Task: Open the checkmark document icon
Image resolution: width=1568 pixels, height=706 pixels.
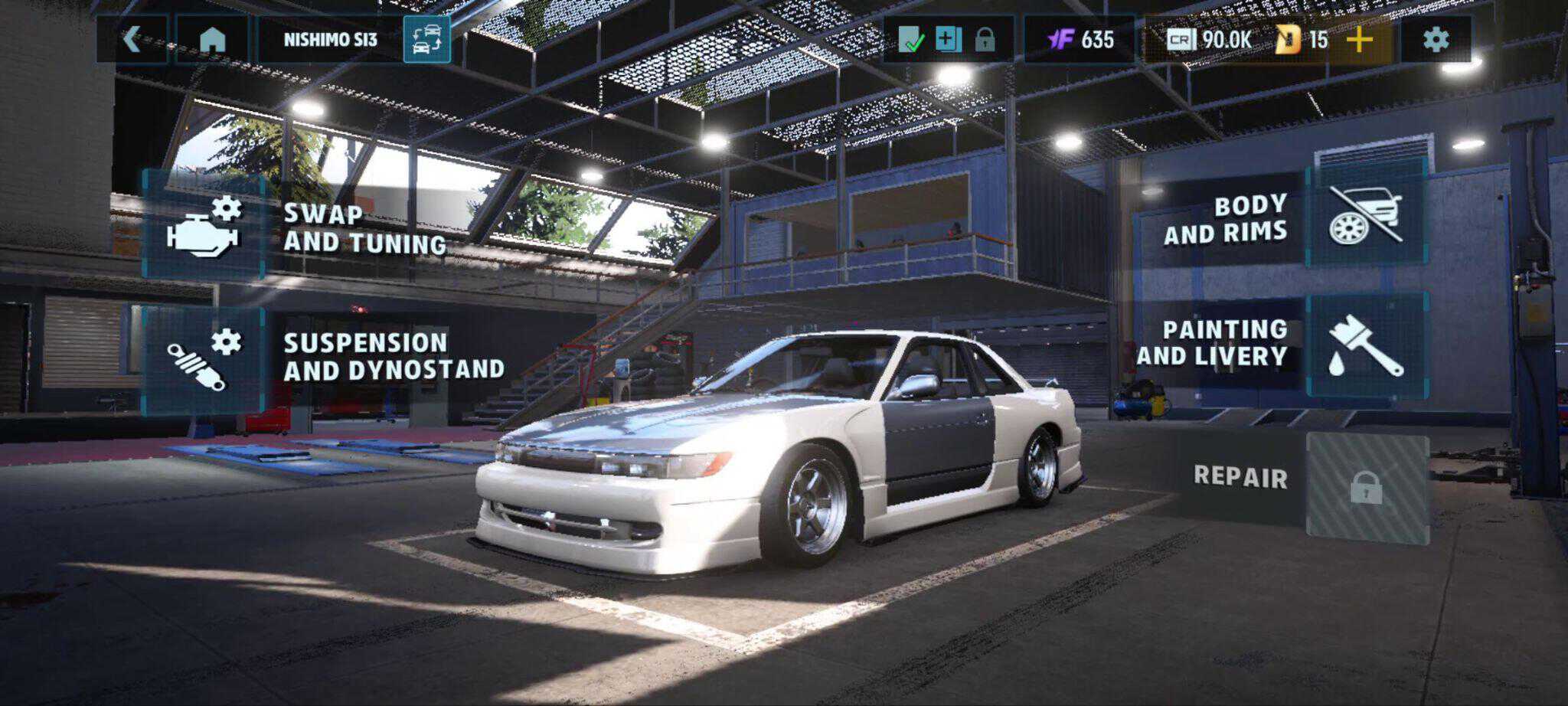Action: (x=910, y=40)
